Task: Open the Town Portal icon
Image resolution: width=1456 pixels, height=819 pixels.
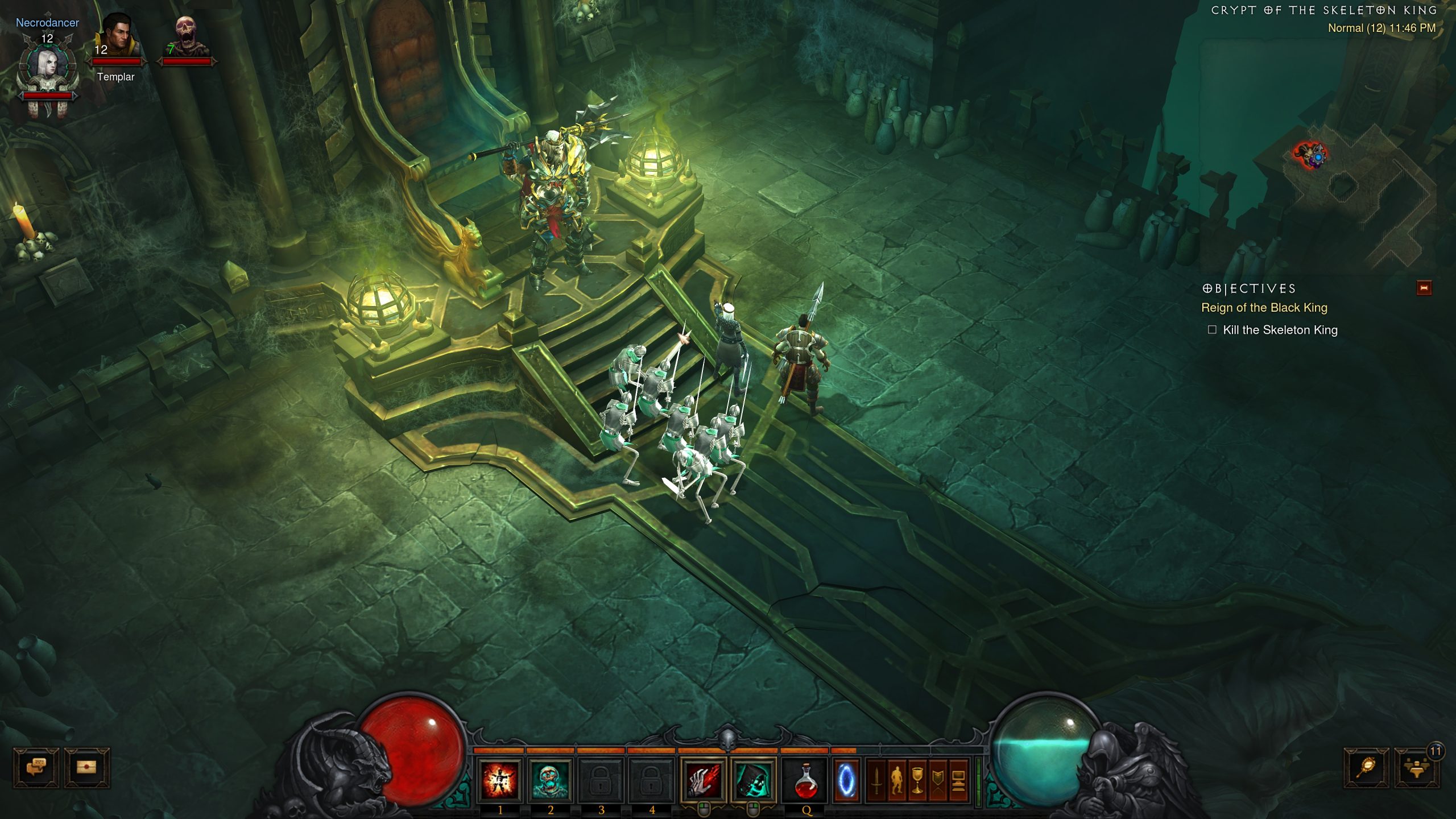Action: pyautogui.click(x=846, y=779)
